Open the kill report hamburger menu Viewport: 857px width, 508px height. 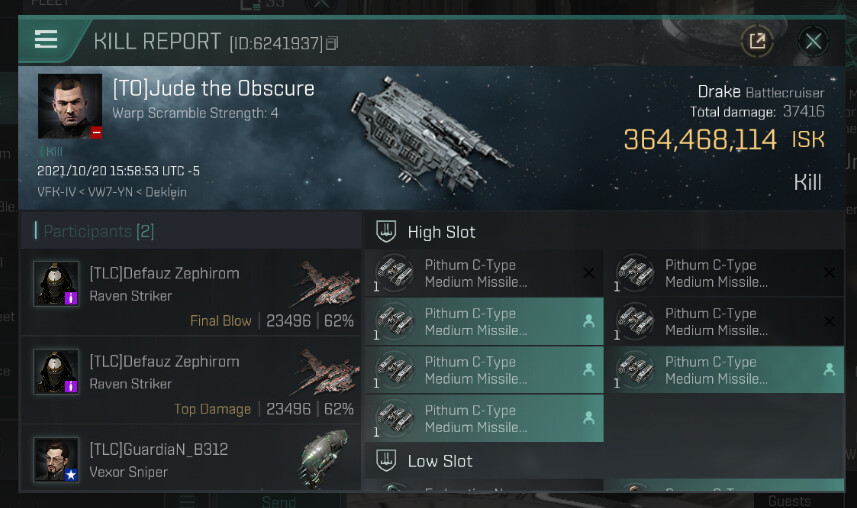(x=46, y=40)
